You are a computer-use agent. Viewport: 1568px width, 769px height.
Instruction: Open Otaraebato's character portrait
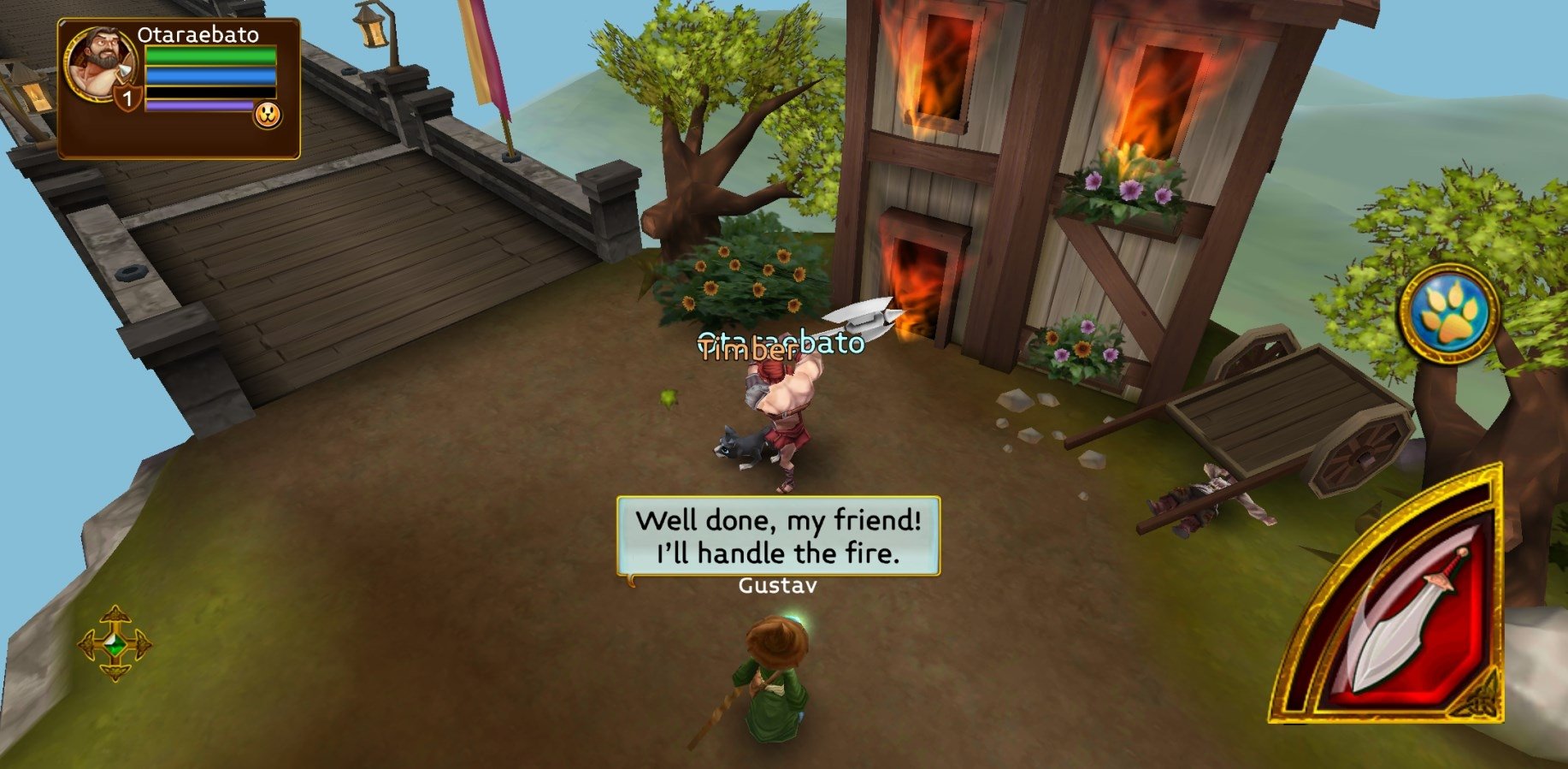pyautogui.click(x=101, y=65)
